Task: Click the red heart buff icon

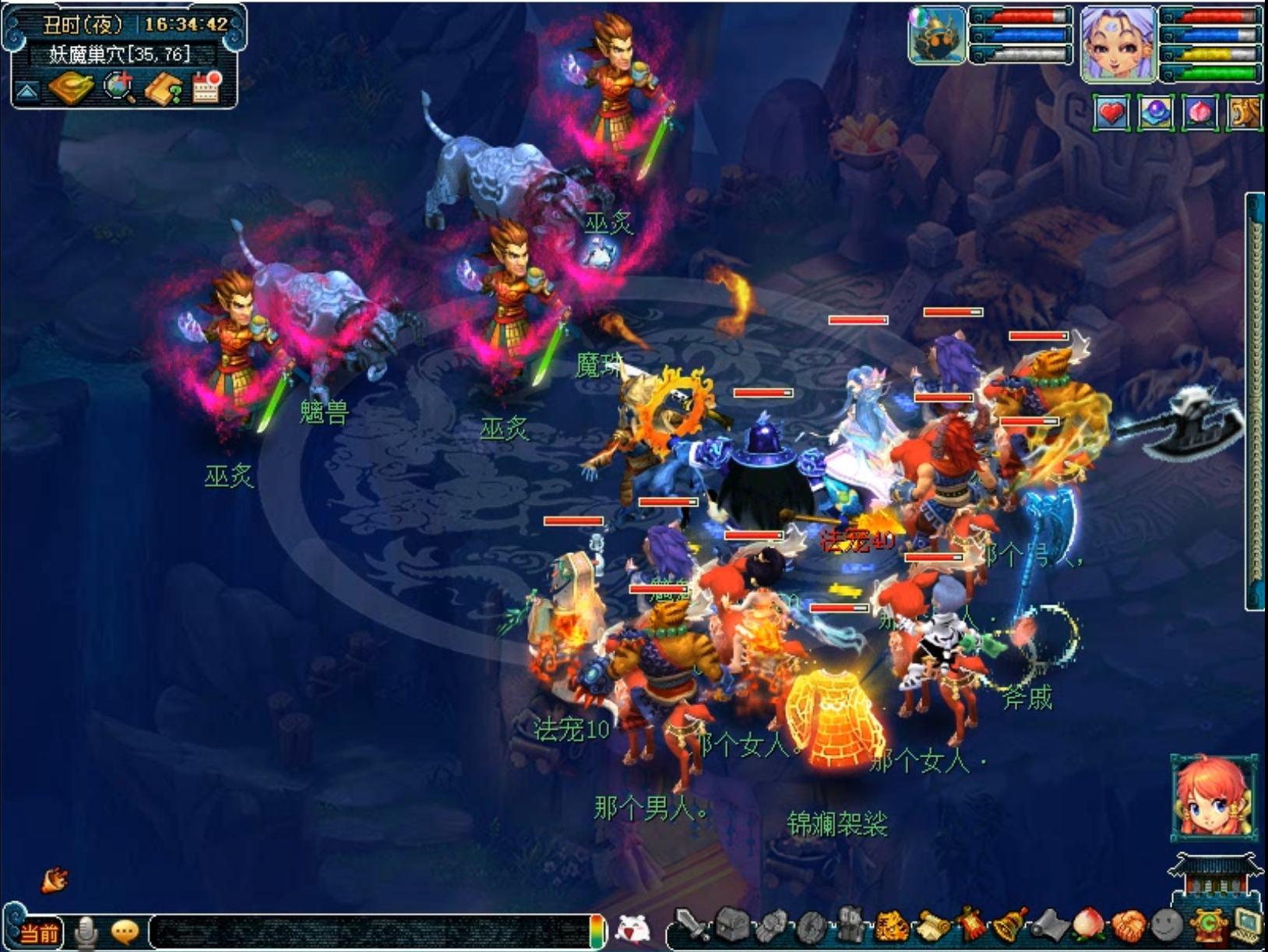Action: click(x=1111, y=114)
